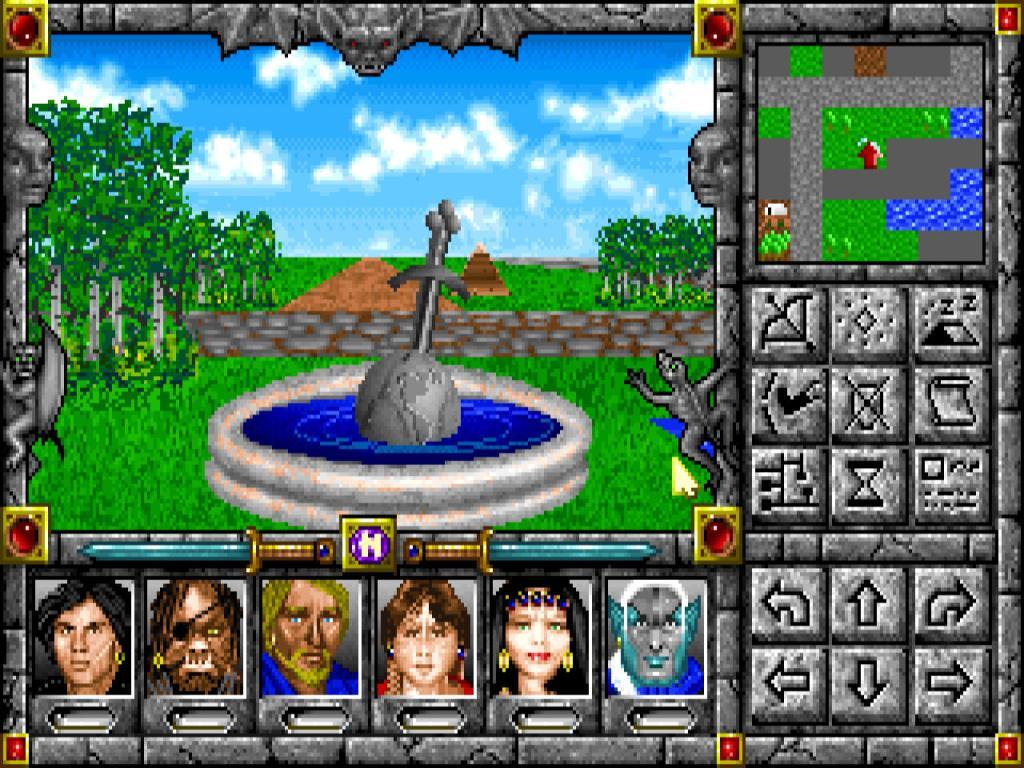The image size is (1024, 768).
Task: Click the bow-and-arrow shoot icon
Action: click(789, 324)
